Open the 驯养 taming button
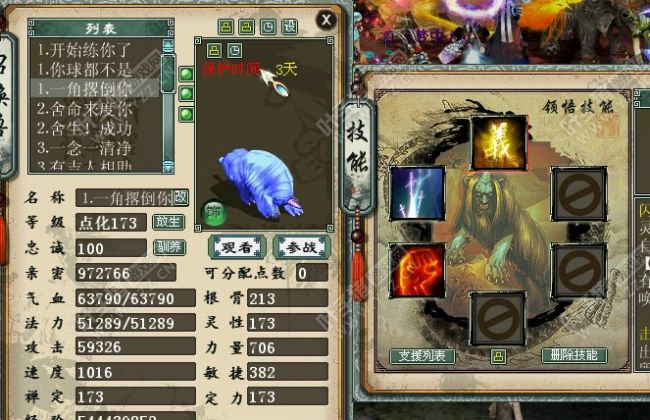 point(168,247)
